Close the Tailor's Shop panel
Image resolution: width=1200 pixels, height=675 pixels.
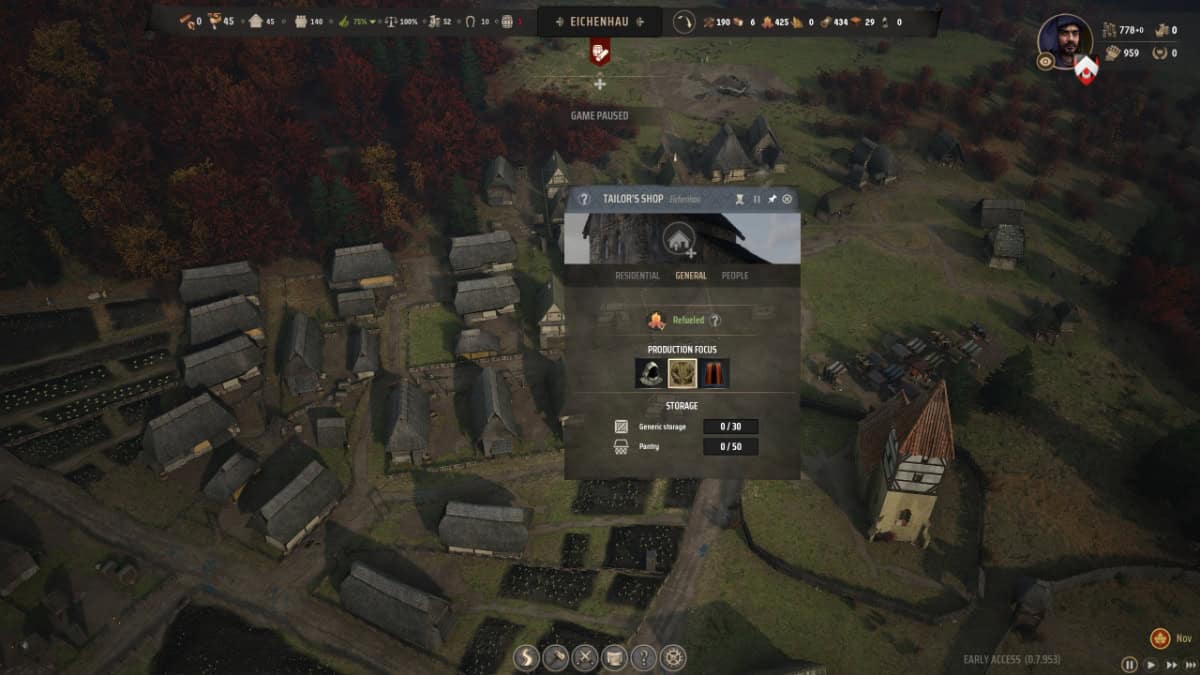[x=787, y=199]
